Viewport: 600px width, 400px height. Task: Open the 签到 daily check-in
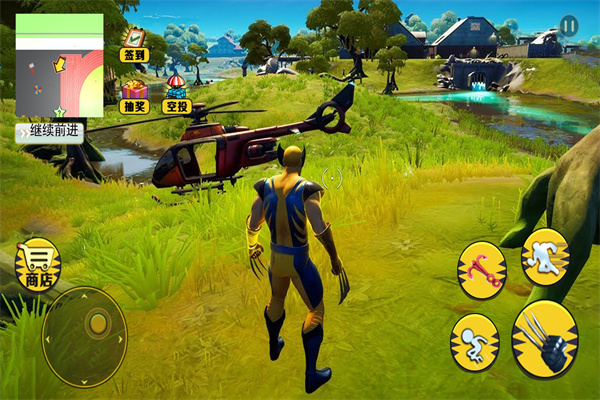click(133, 43)
